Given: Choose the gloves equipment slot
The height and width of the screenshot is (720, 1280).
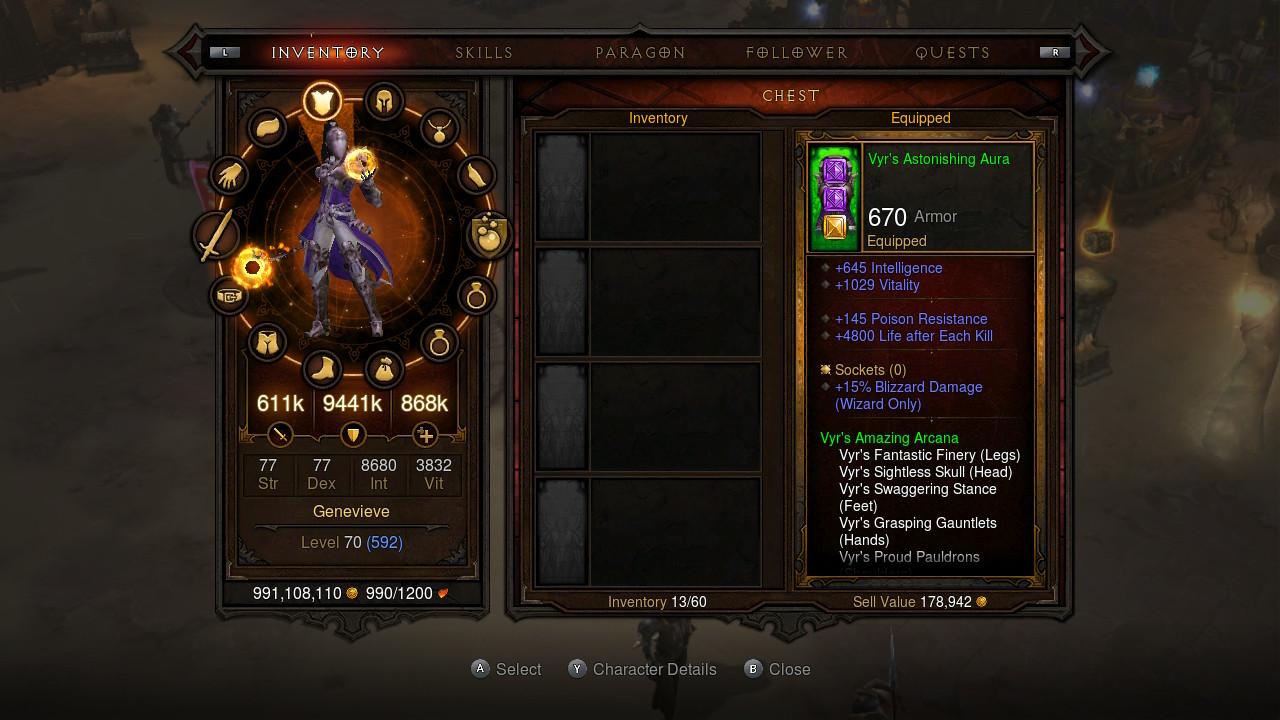Looking at the screenshot, I should click(x=229, y=177).
